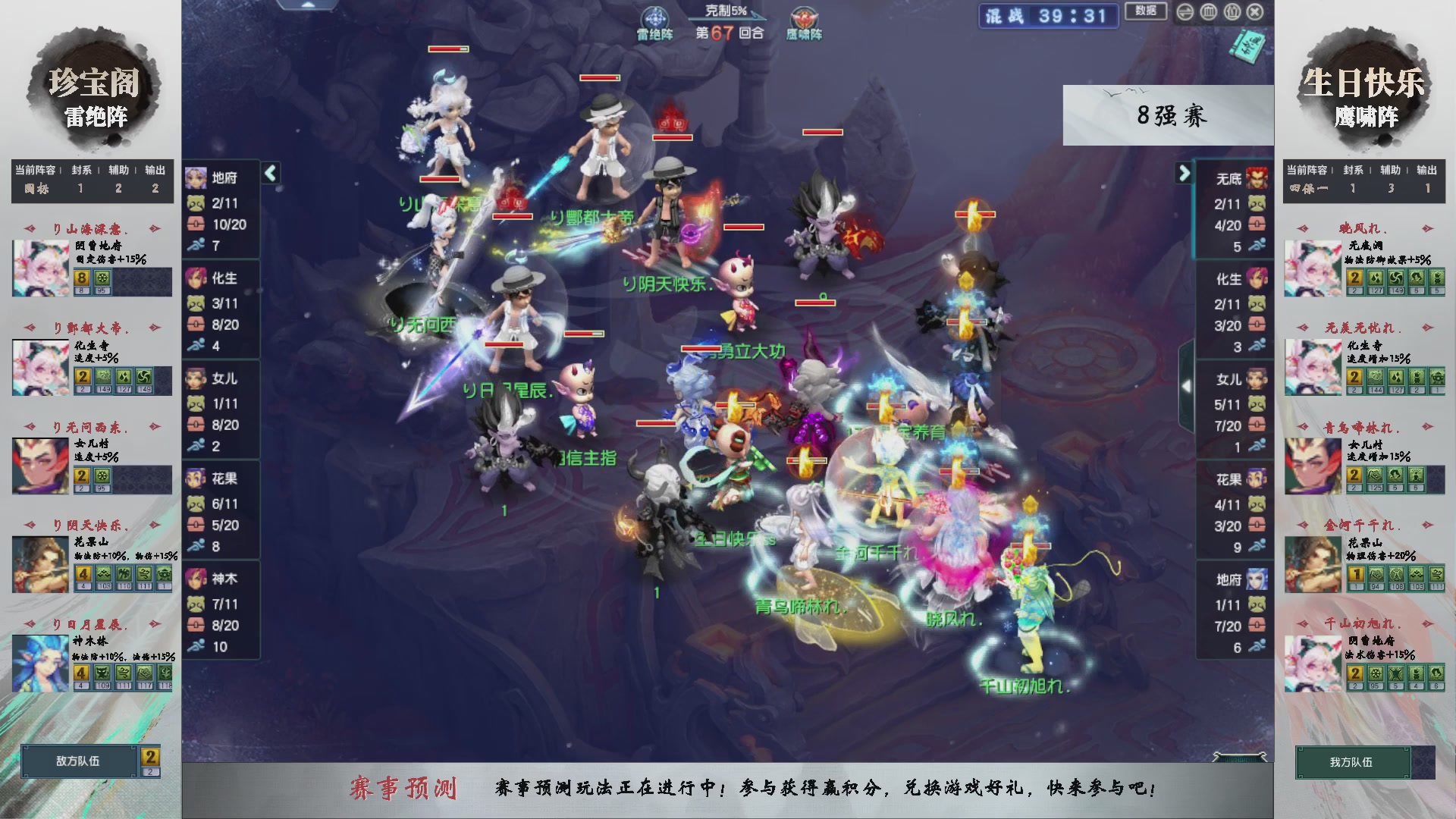This screenshot has height=819, width=1456.
Task: Click the horizontal arrows icon in top-right toolbar
Action: pyautogui.click(x=1185, y=12)
